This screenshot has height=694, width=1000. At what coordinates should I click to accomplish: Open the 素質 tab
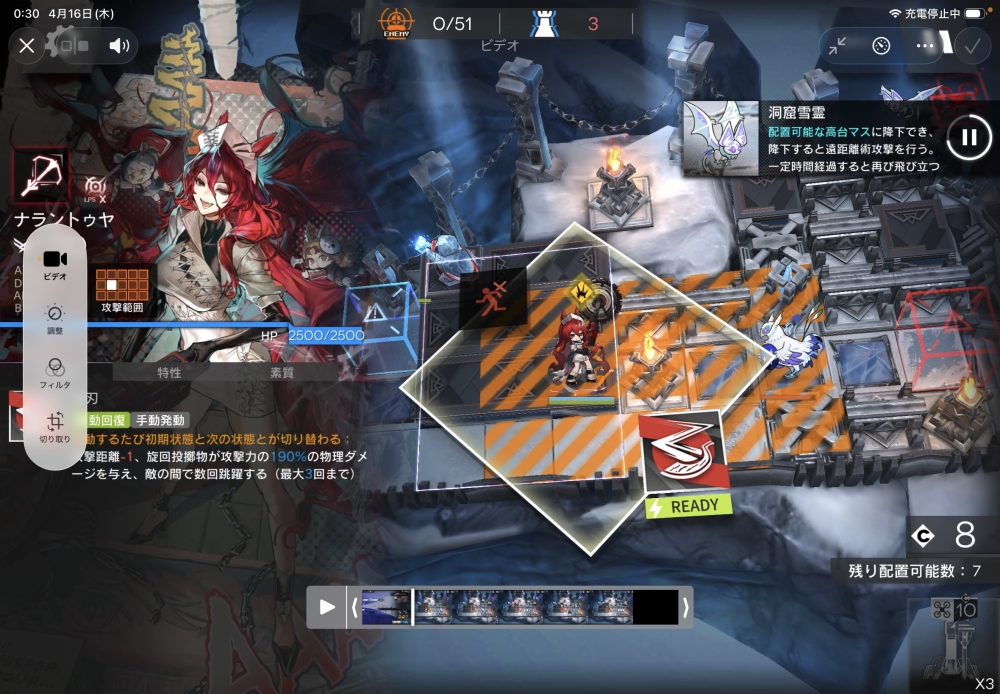[x=282, y=372]
